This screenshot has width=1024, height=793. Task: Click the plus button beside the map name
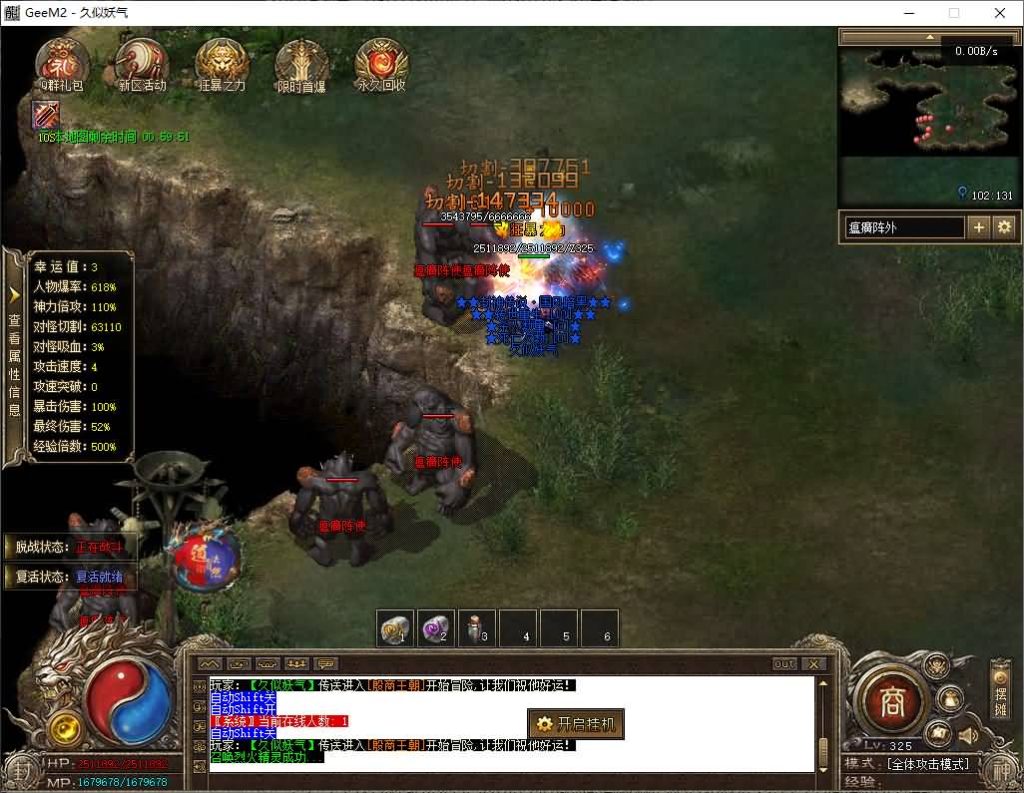[x=979, y=227]
